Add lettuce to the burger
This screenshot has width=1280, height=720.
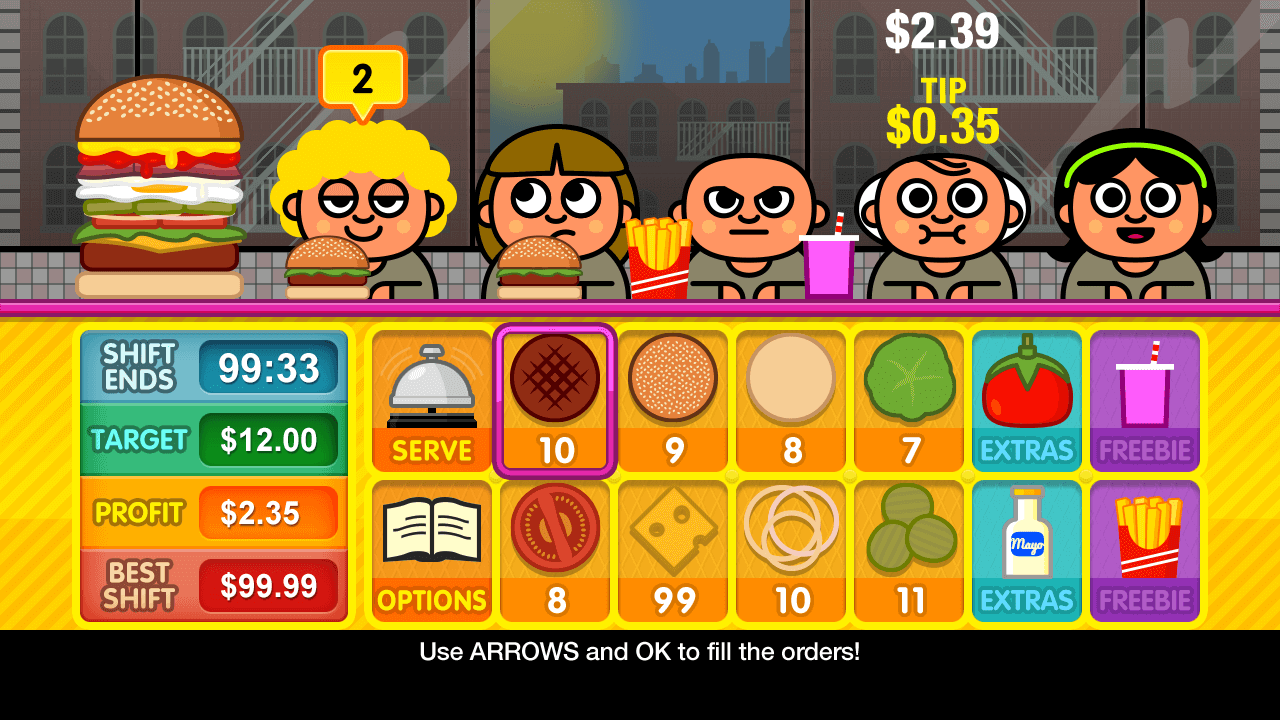[x=909, y=401]
